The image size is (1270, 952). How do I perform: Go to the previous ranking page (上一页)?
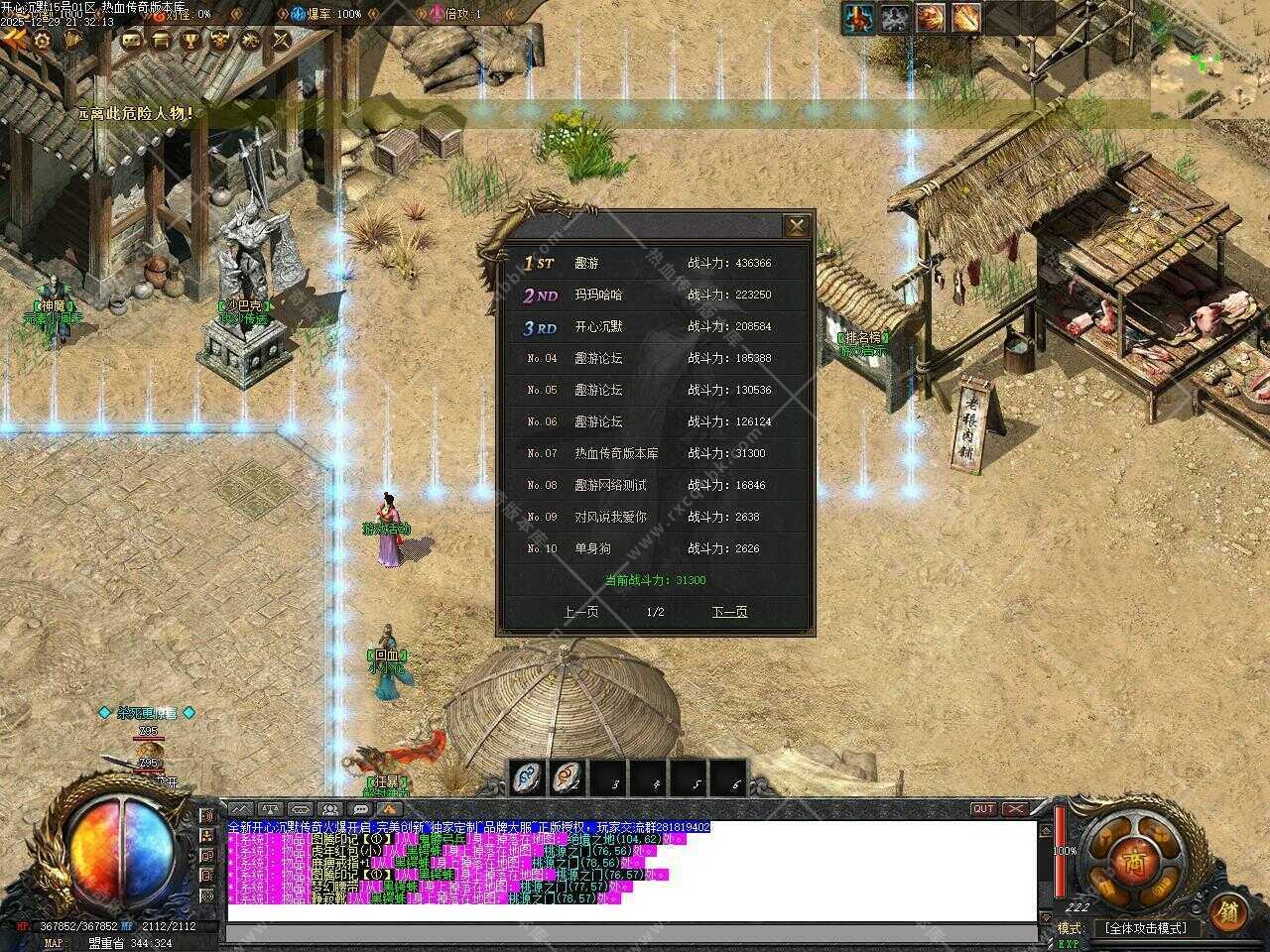[580, 612]
